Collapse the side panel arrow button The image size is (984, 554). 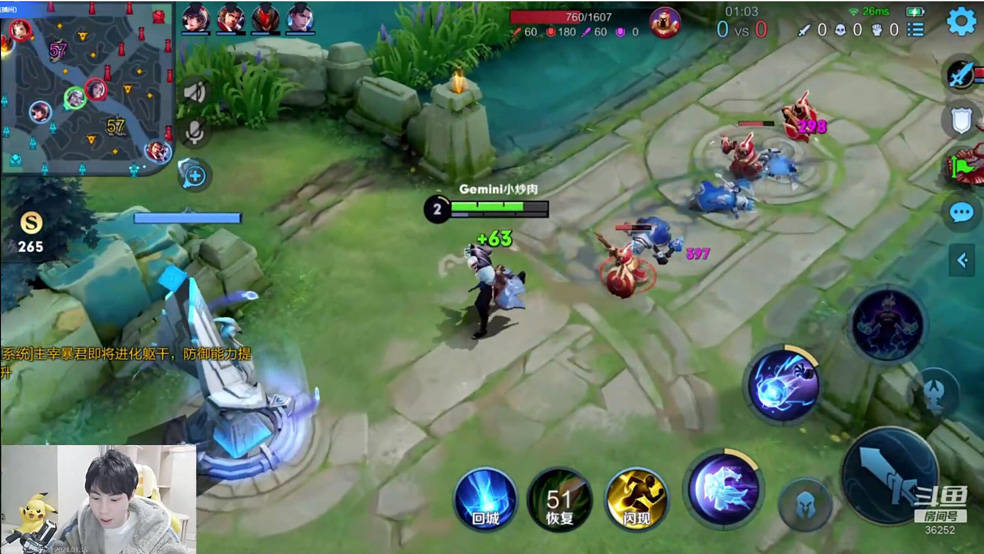coord(962,261)
